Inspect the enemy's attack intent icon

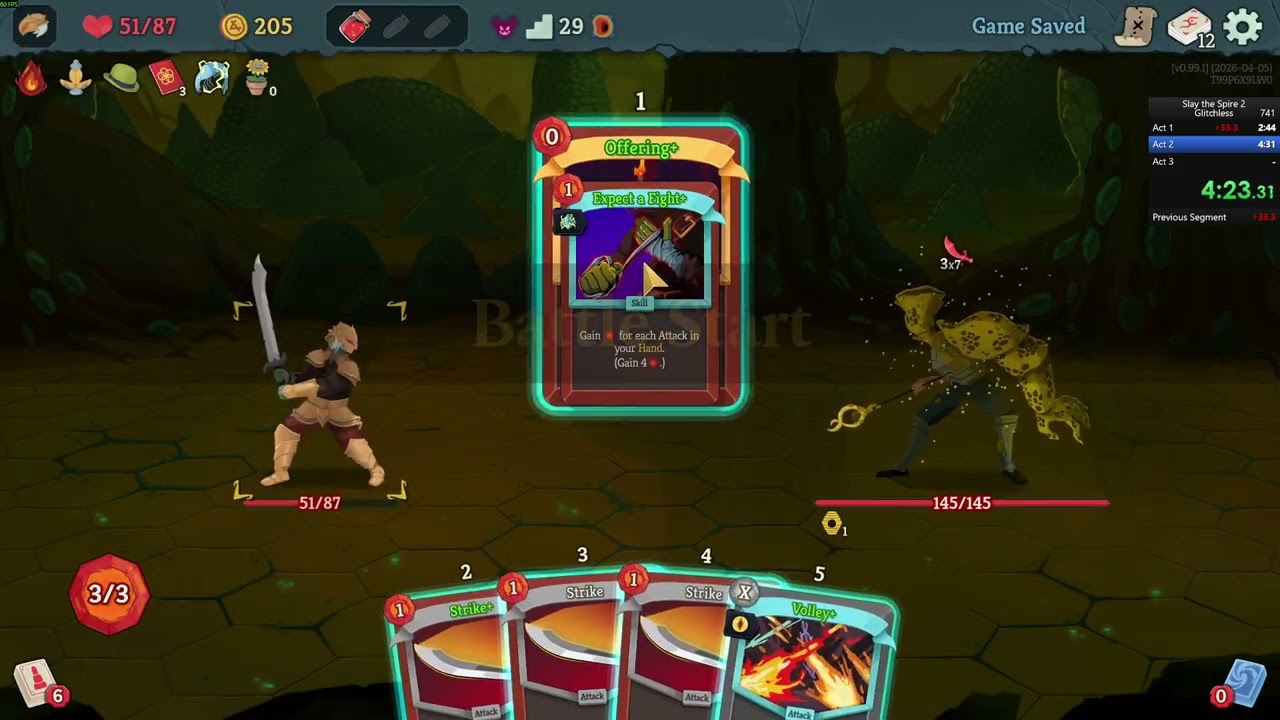955,251
